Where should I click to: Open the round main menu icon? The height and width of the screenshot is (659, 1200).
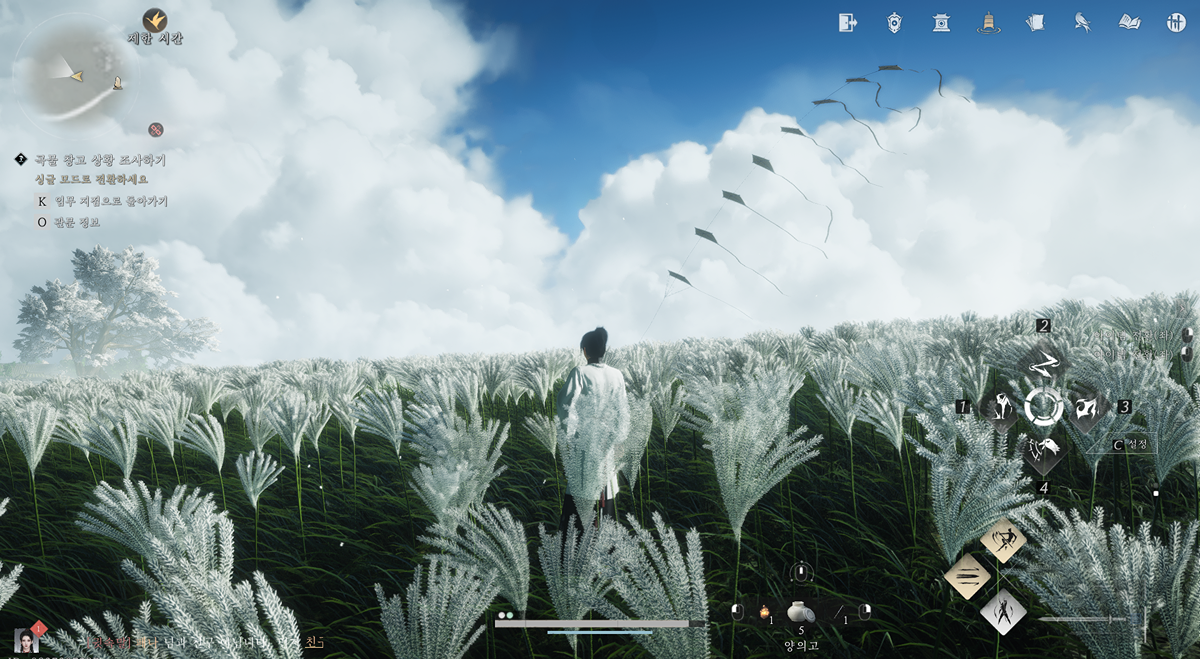[x=1176, y=22]
